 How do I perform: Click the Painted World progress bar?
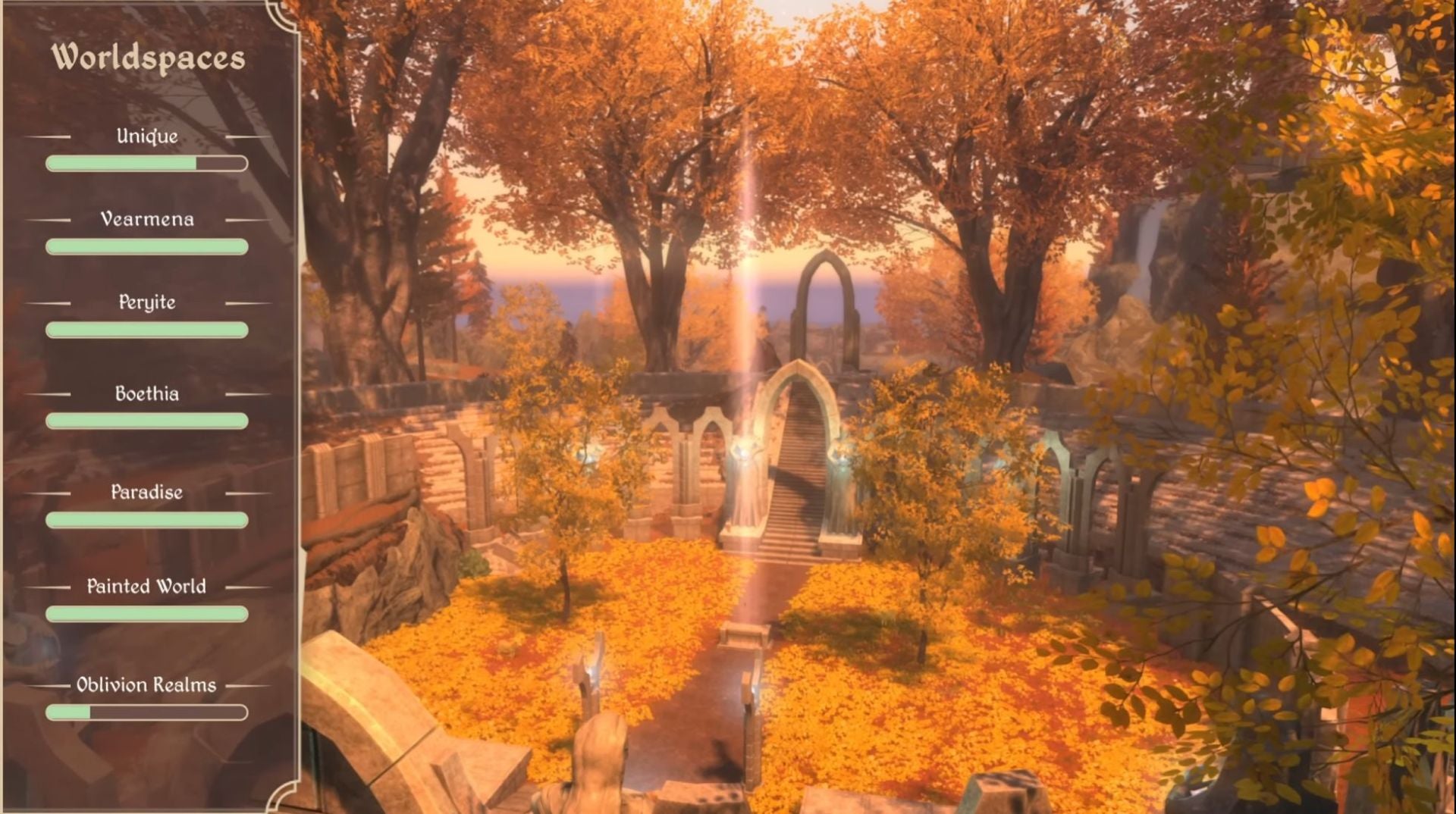(146, 613)
